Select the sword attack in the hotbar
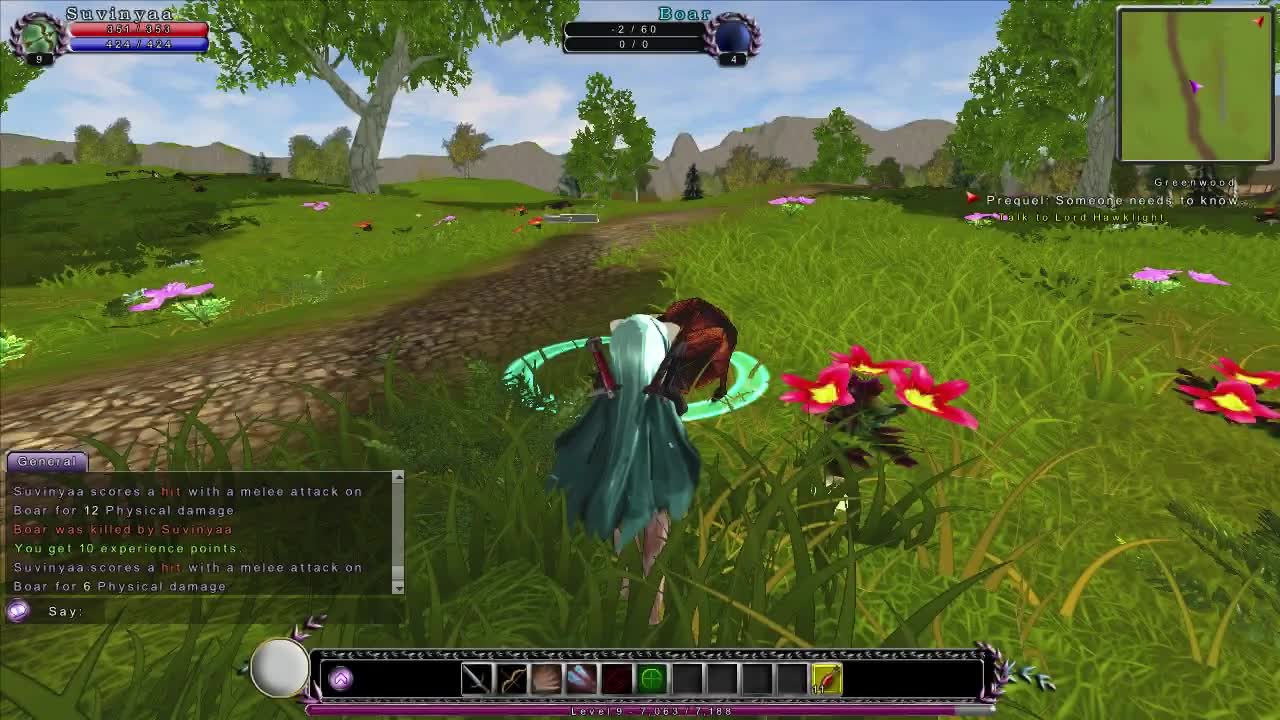Image resolution: width=1280 pixels, height=720 pixels. point(477,678)
